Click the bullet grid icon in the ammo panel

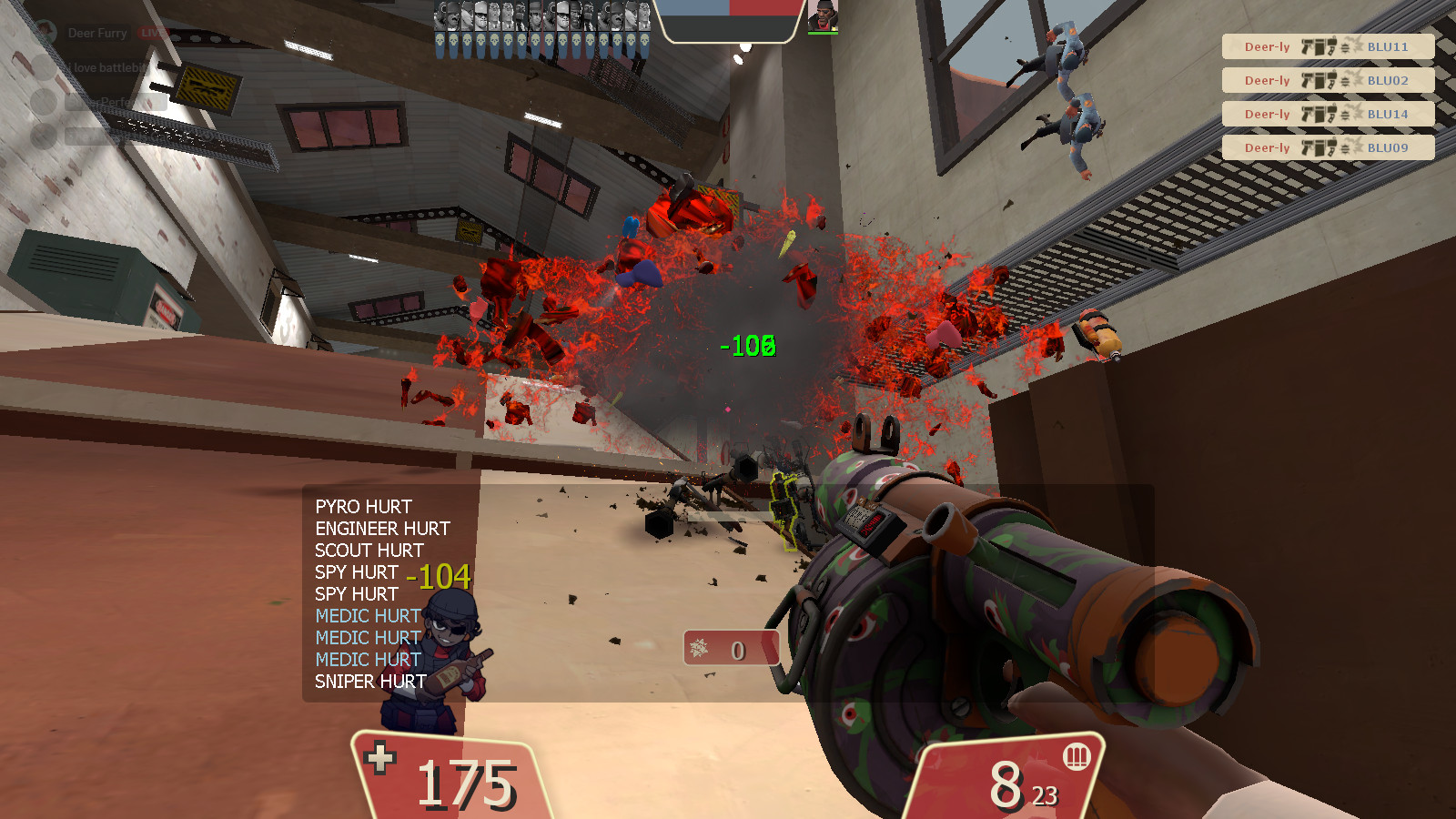1077,757
